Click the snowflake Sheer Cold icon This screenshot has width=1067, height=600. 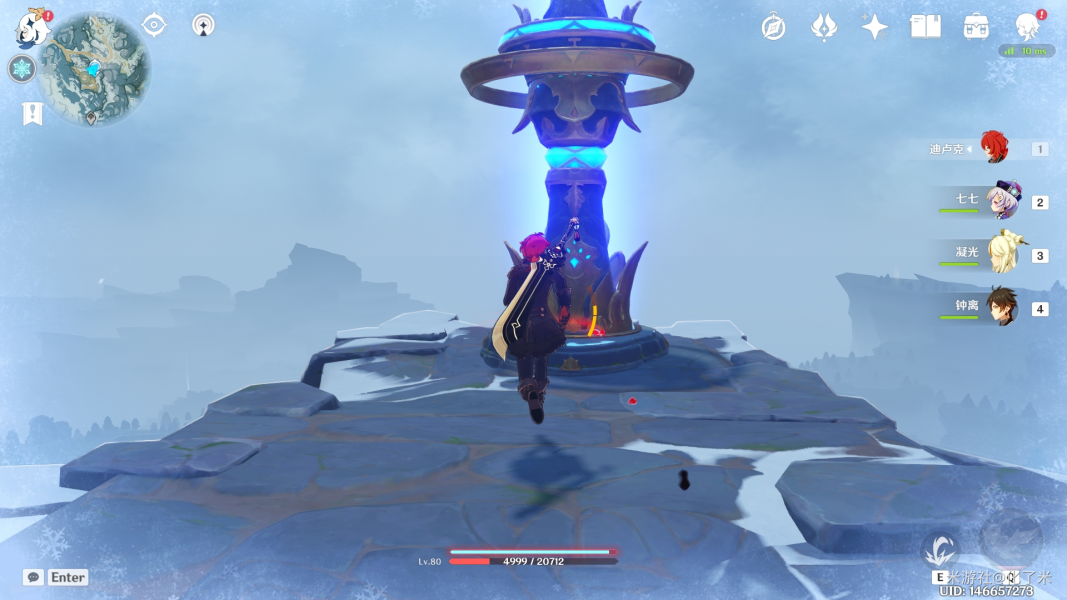tap(21, 69)
